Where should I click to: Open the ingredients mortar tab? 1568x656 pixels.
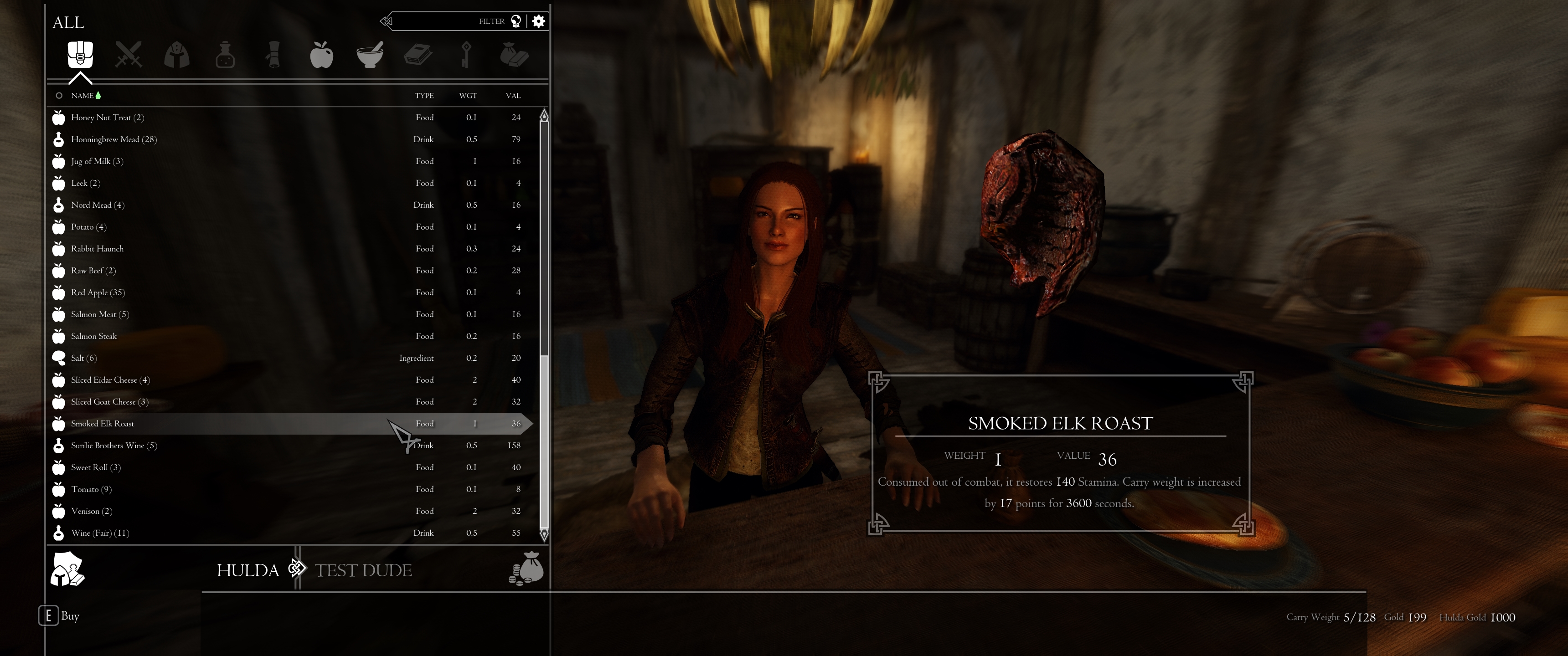pyautogui.click(x=370, y=55)
